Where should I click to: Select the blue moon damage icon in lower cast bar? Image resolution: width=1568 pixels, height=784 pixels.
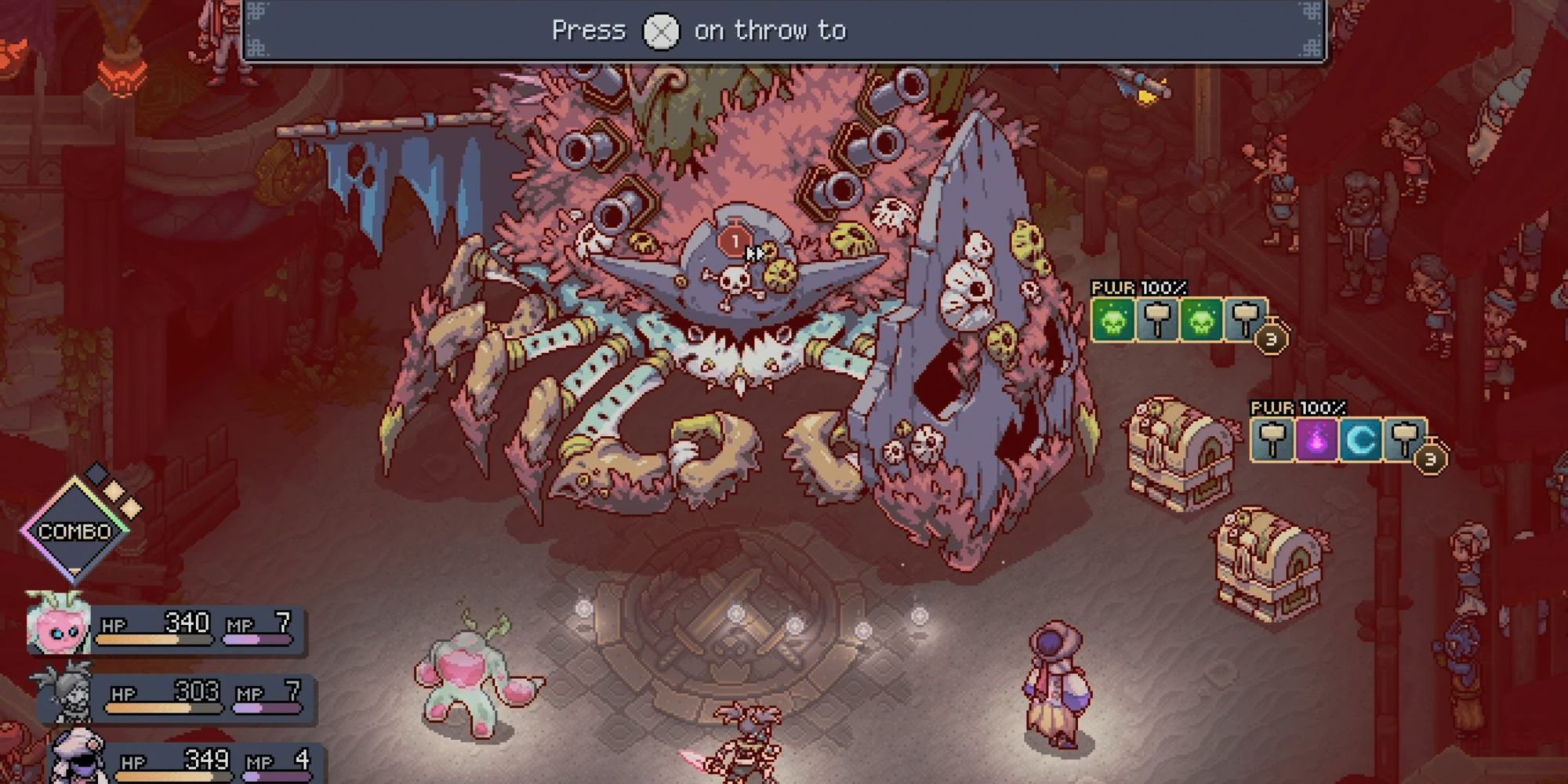[1360, 441]
